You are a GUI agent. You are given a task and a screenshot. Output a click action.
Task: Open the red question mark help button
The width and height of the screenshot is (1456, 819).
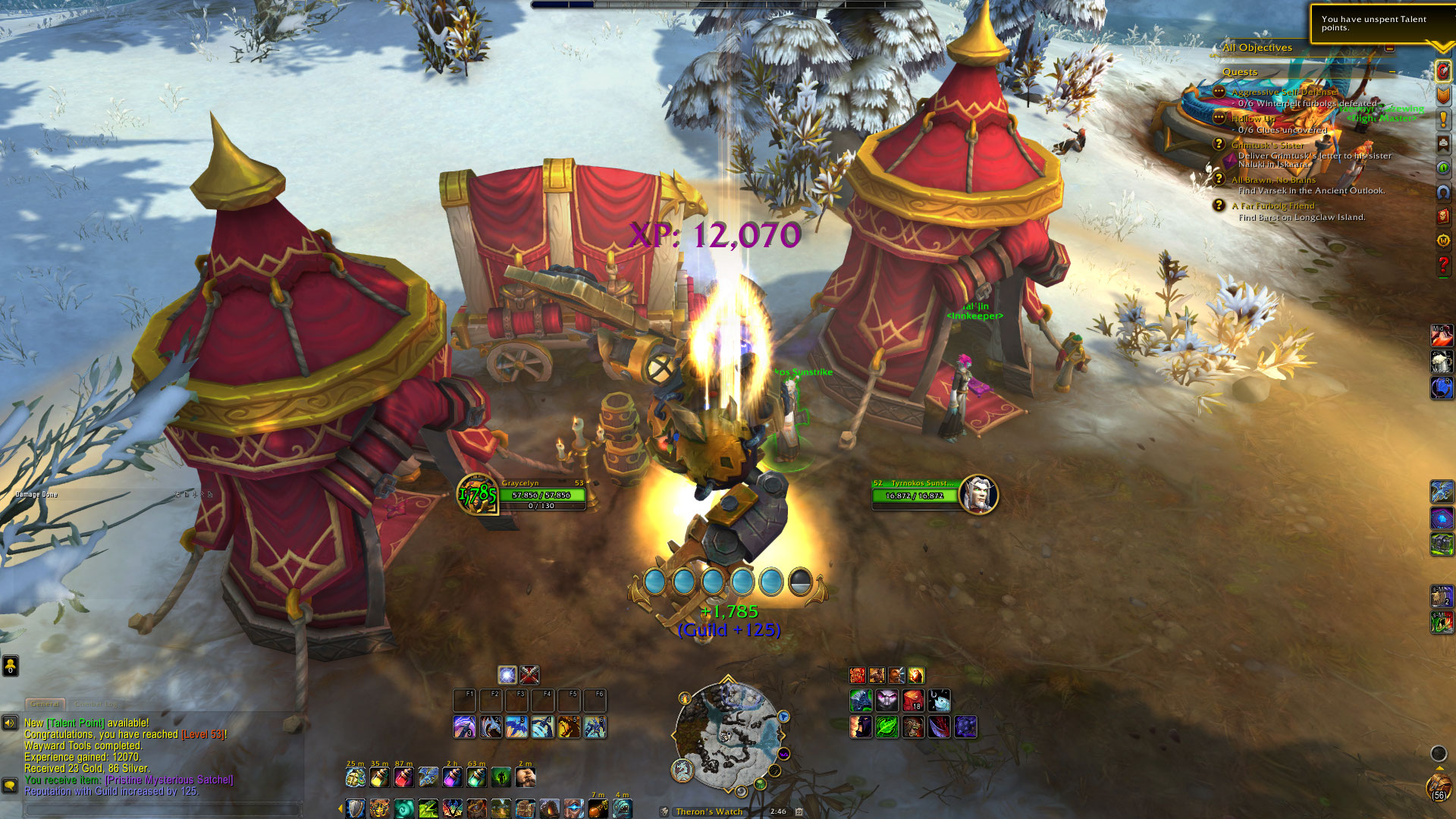[x=1443, y=265]
